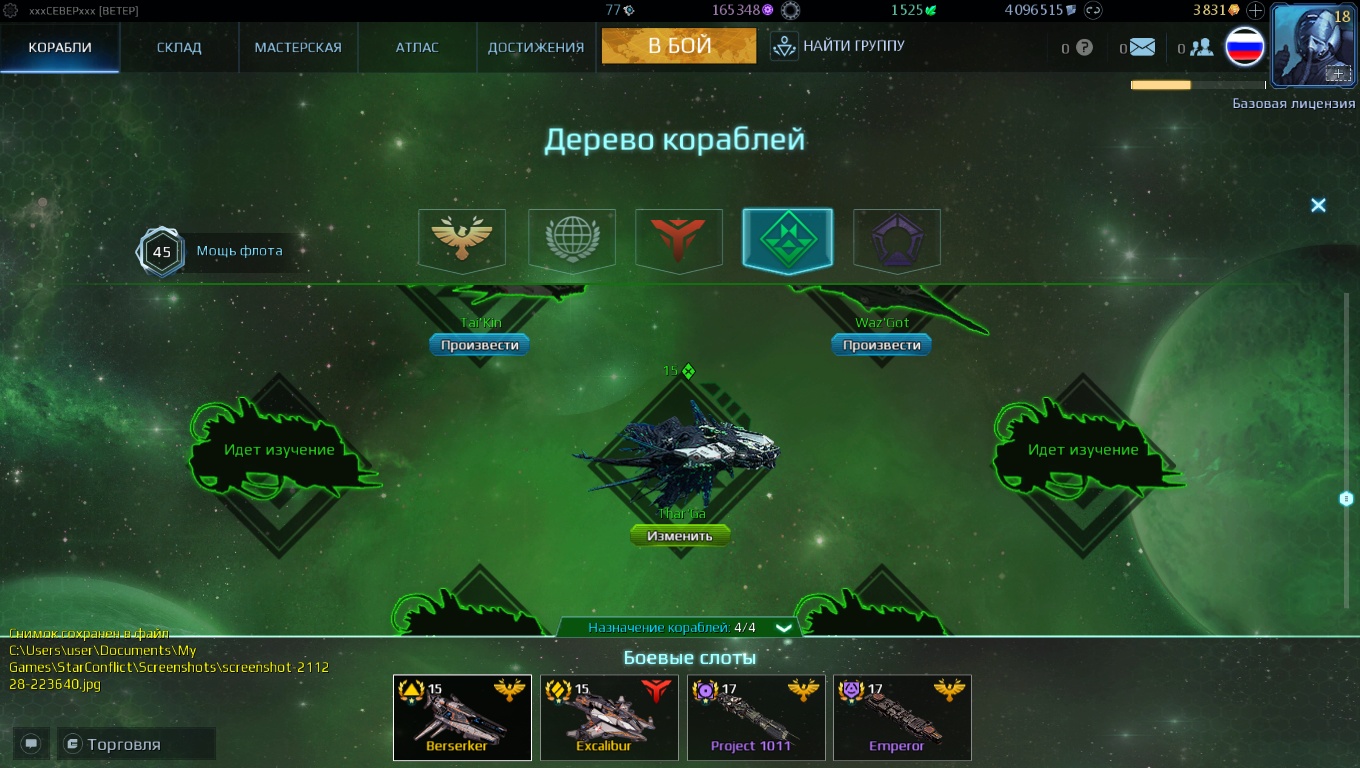Open the chat icon in bottom-left corner
This screenshot has width=1360, height=768.
pos(31,743)
